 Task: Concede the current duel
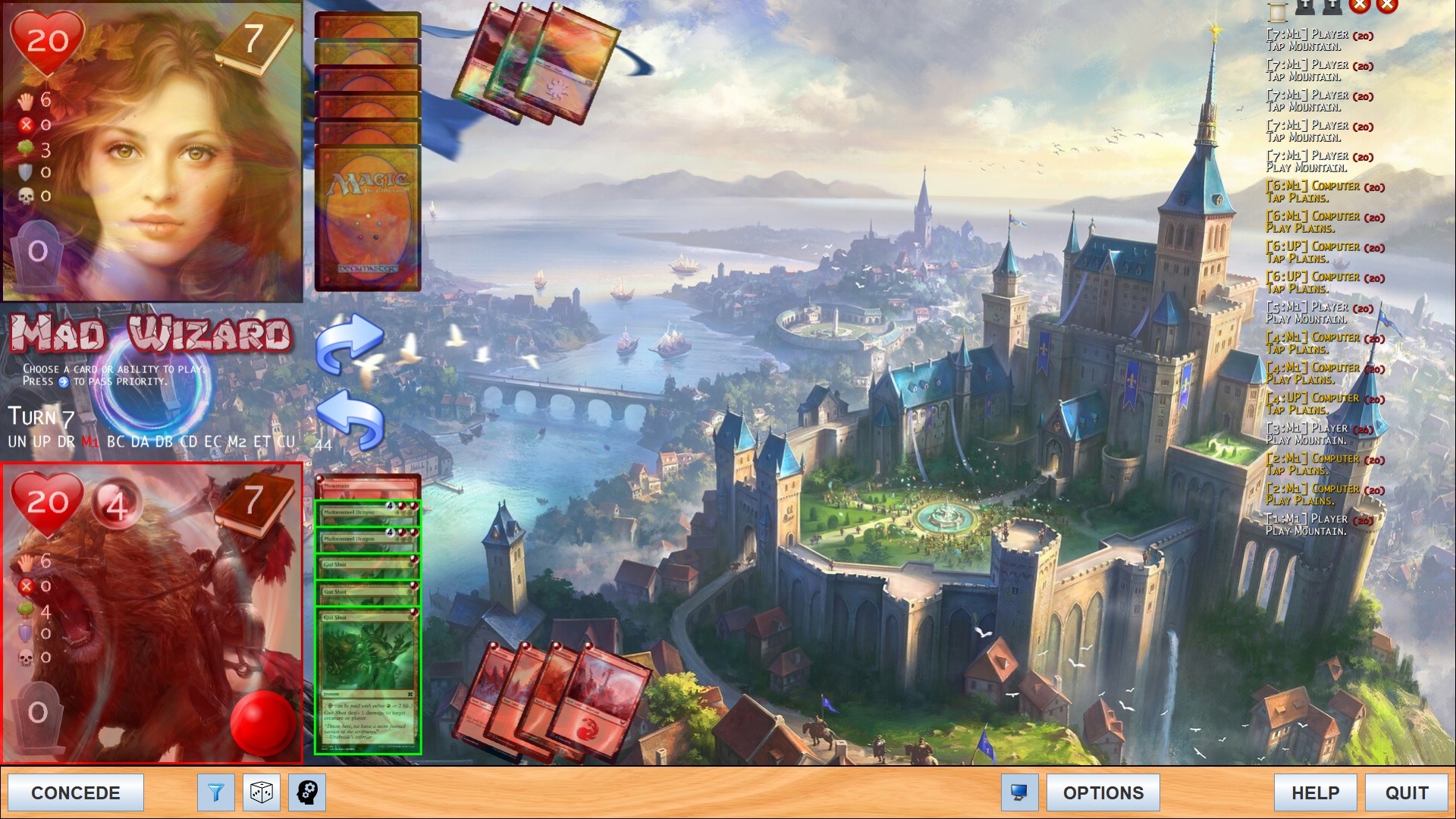(75, 792)
